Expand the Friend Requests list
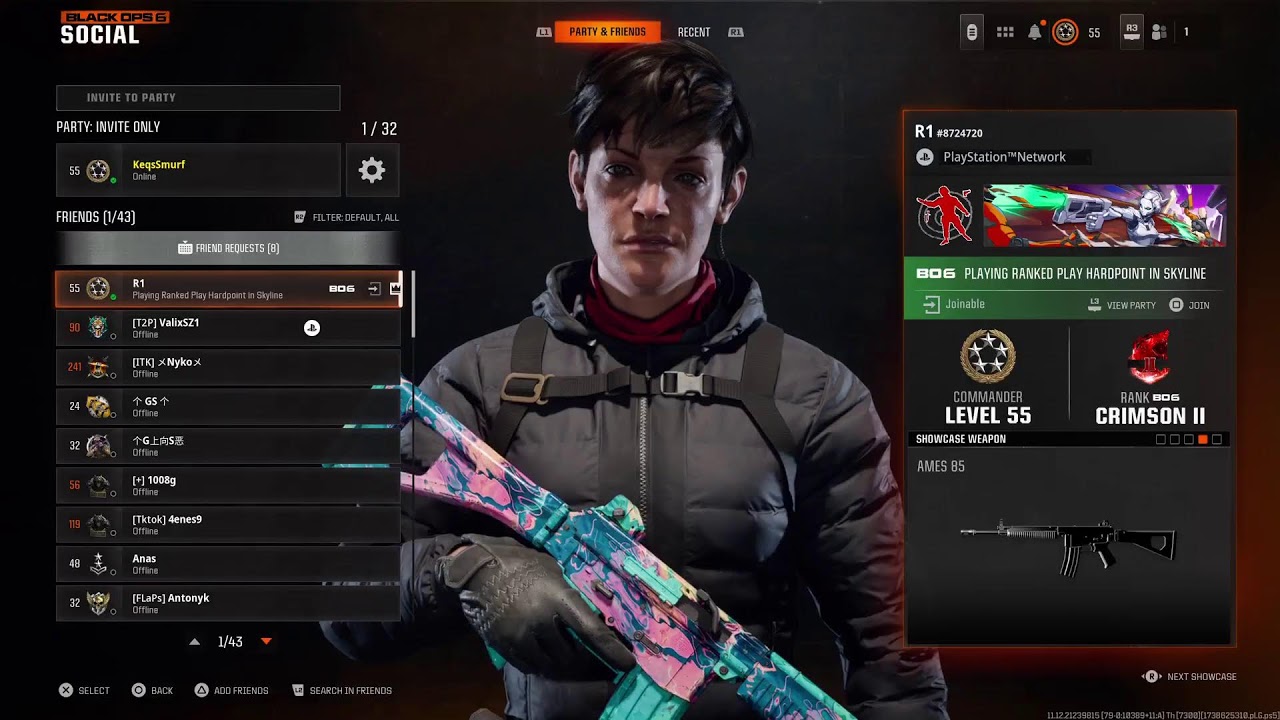Image resolution: width=1280 pixels, height=720 pixels. pos(228,248)
